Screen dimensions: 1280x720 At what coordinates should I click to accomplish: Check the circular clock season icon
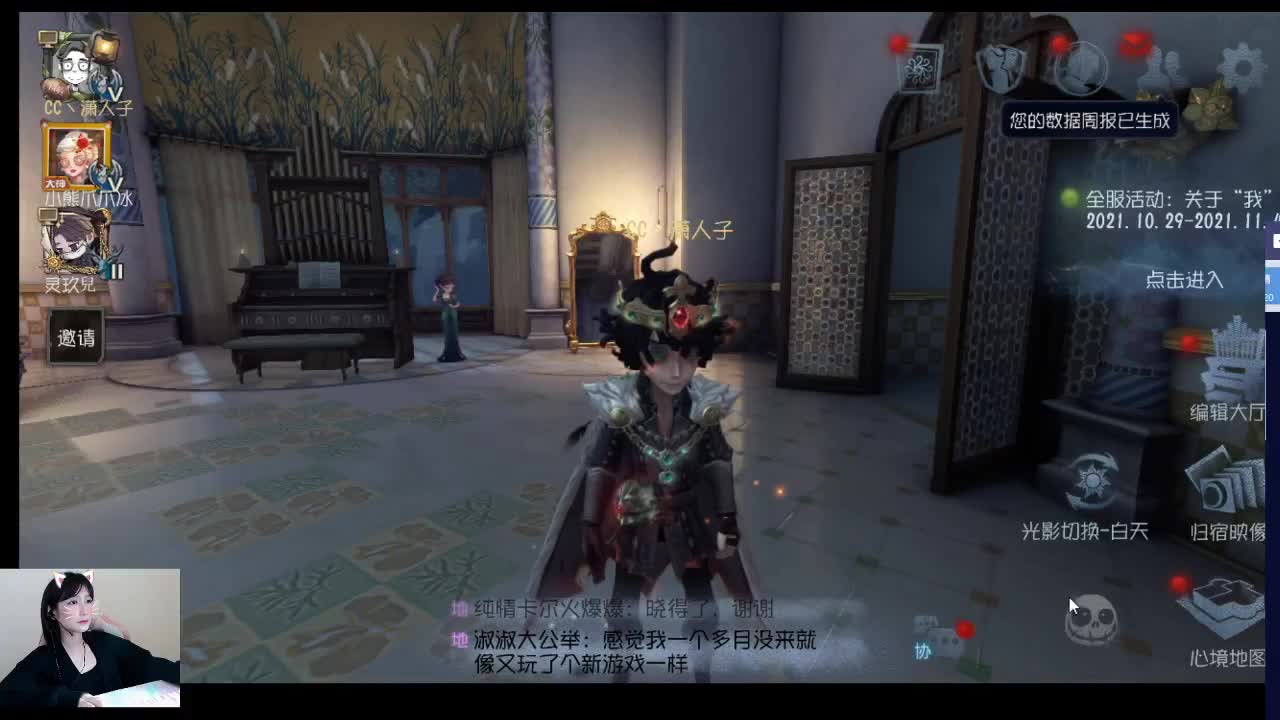pos(1082,68)
